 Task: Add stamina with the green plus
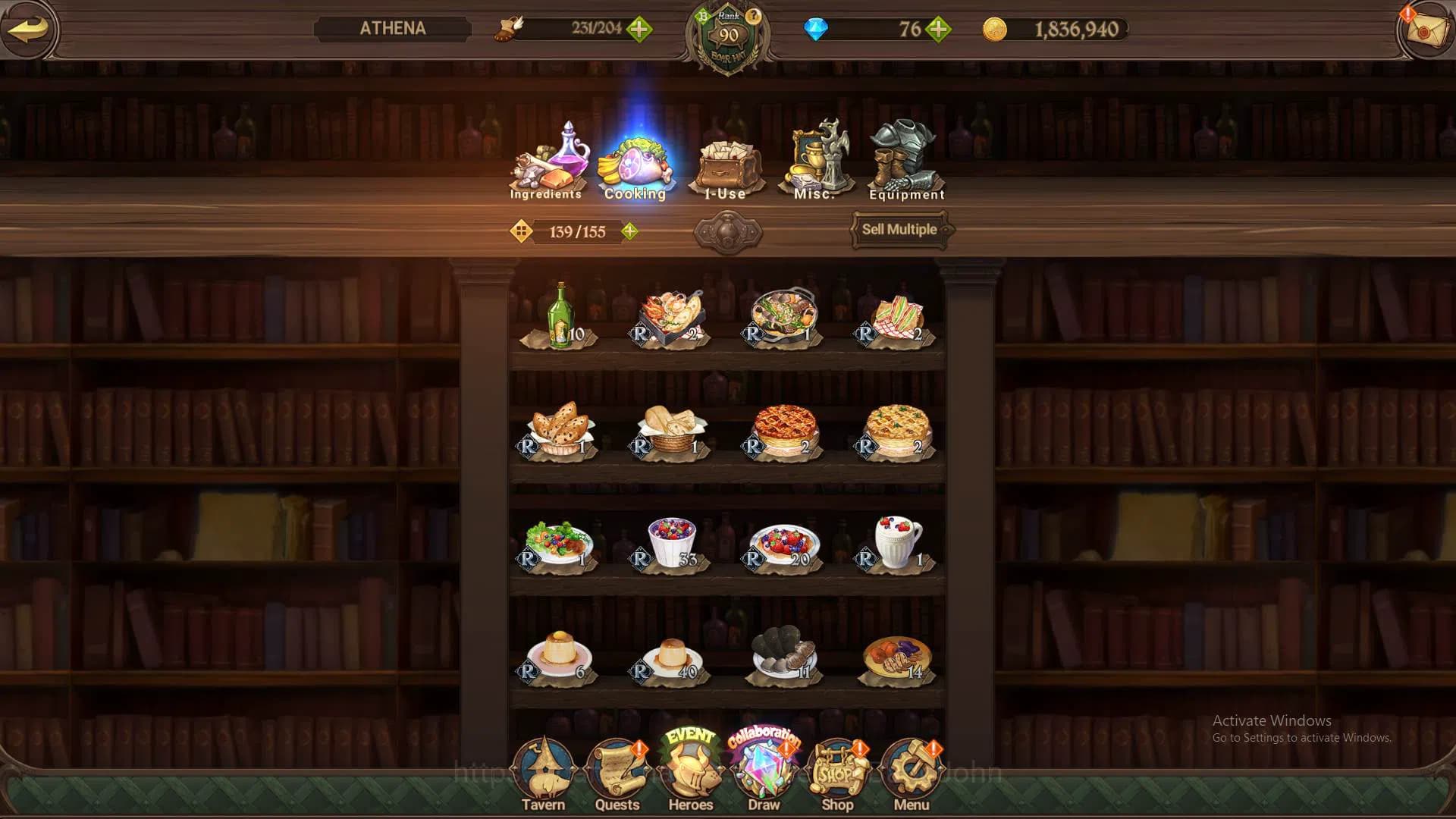point(639,30)
